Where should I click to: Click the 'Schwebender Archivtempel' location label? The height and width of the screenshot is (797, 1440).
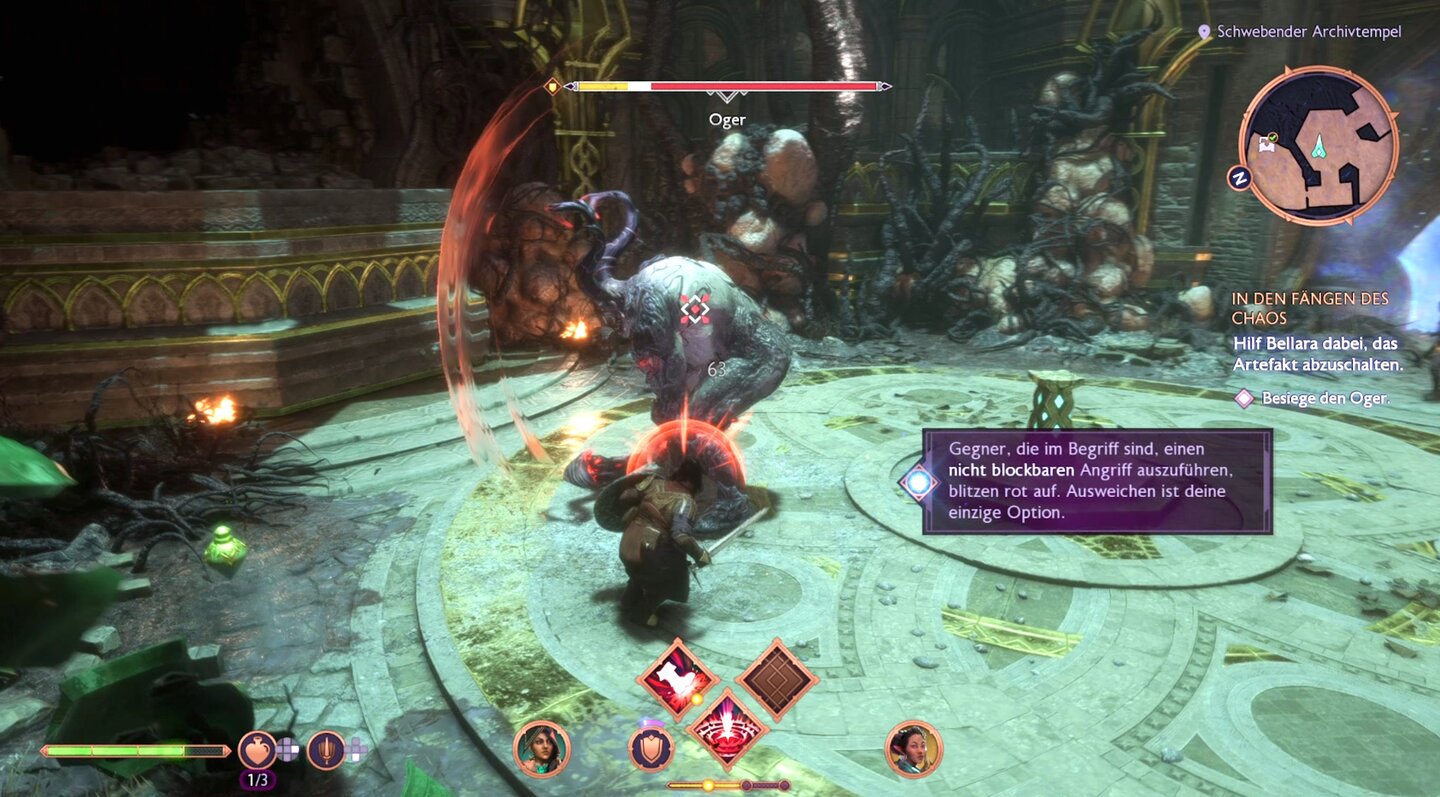pyautogui.click(x=1308, y=32)
